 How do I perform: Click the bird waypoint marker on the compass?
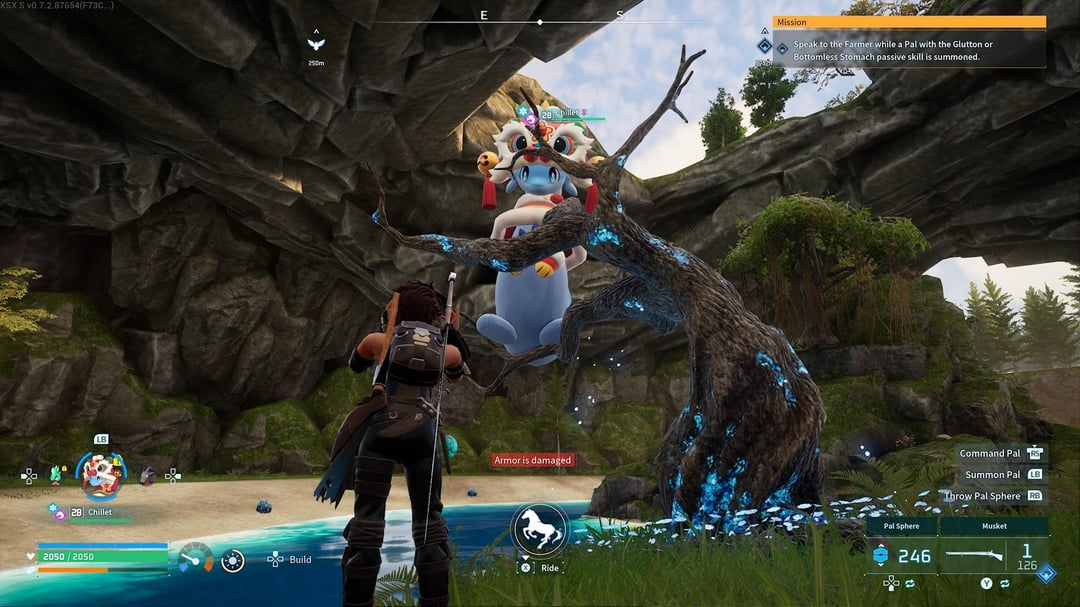tap(316, 43)
